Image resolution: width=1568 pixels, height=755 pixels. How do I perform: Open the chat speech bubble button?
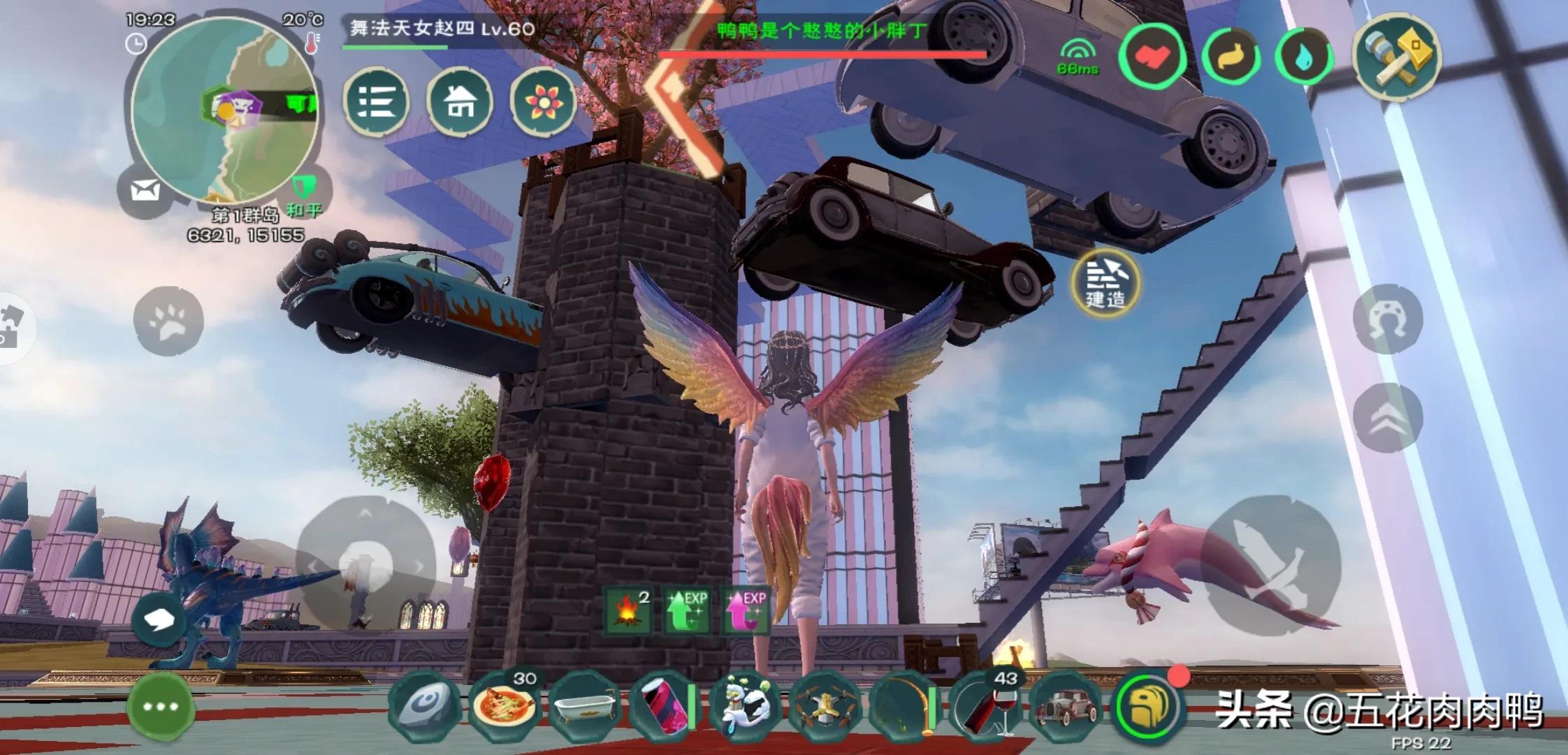click(x=160, y=619)
